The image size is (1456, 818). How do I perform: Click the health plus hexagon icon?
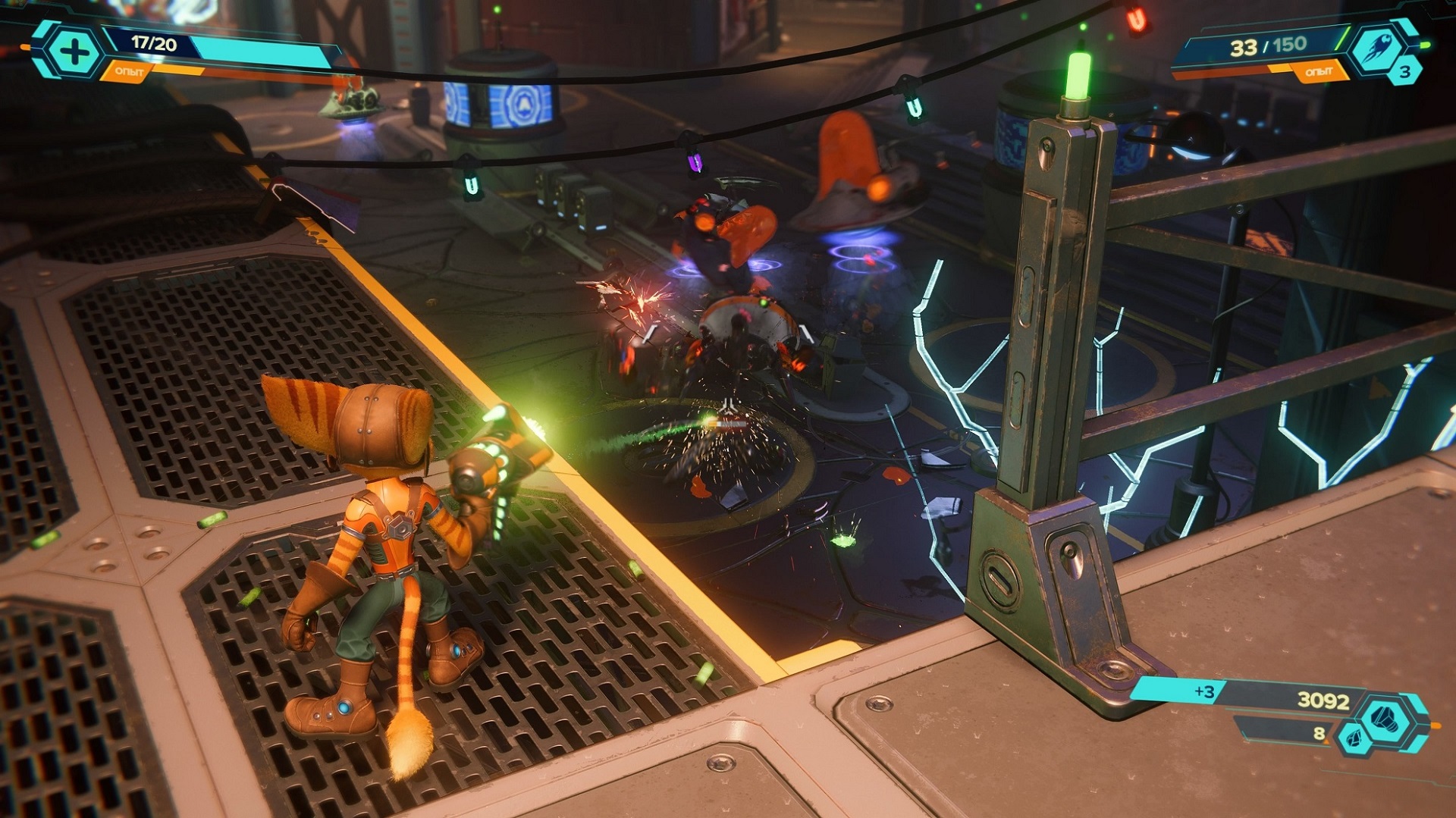point(74,52)
